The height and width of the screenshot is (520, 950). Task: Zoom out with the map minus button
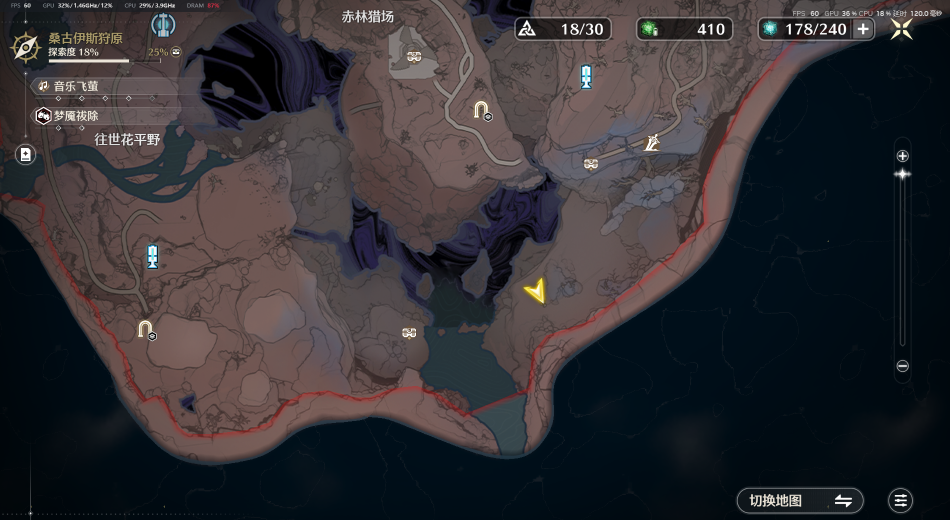point(902,366)
